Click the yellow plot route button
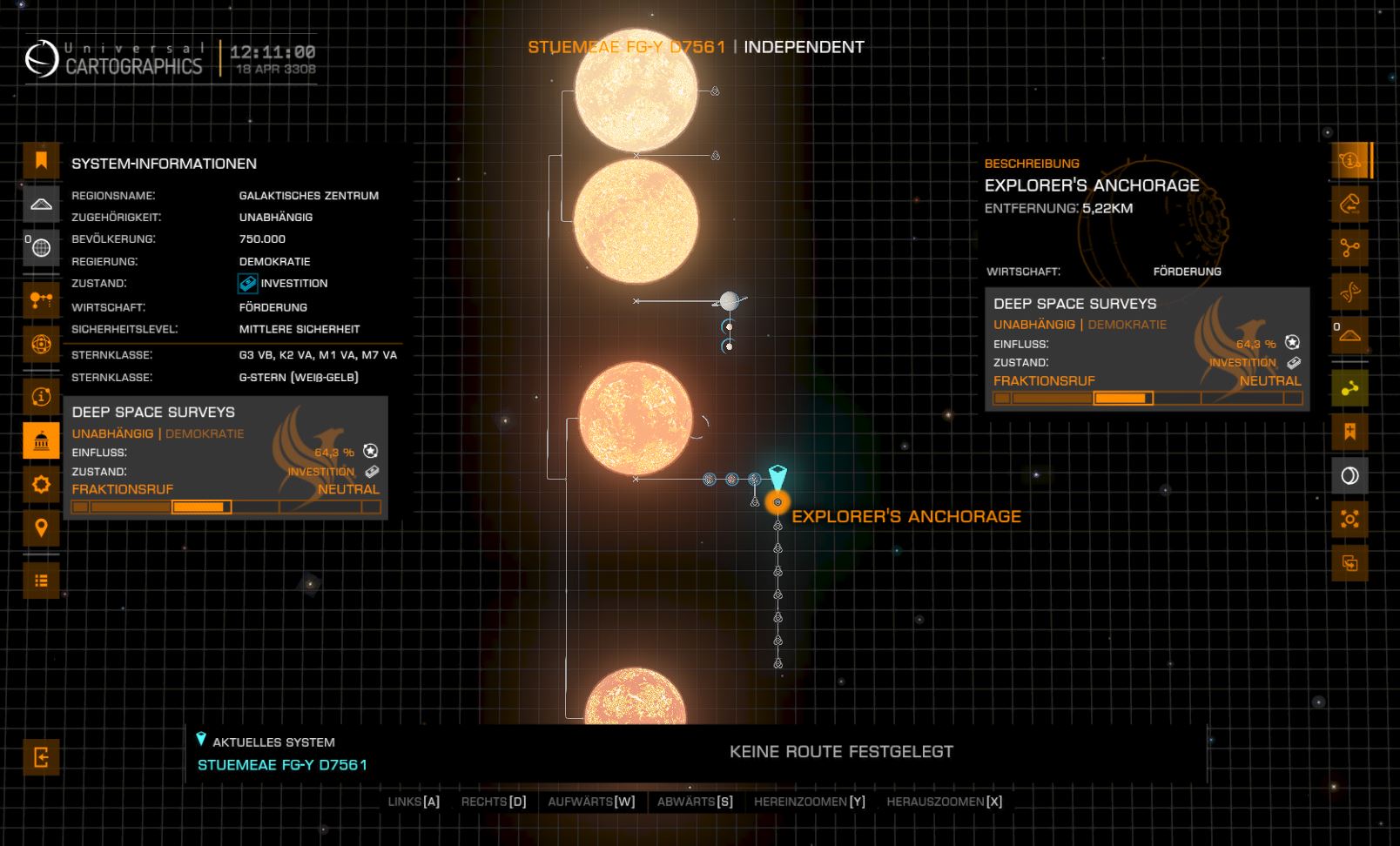The width and height of the screenshot is (1400, 846). (x=1350, y=388)
